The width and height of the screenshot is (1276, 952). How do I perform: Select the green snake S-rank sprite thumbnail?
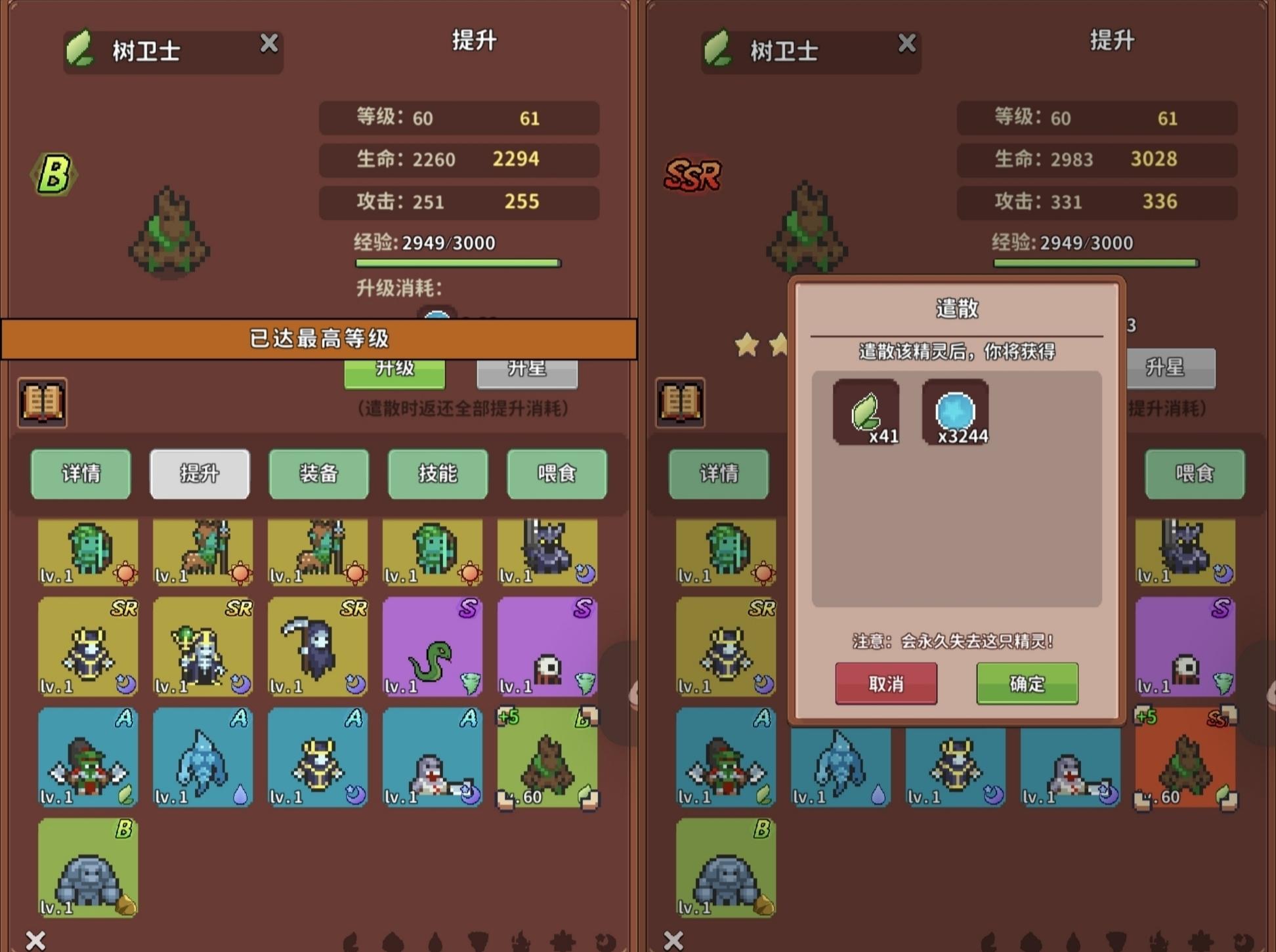click(x=432, y=648)
